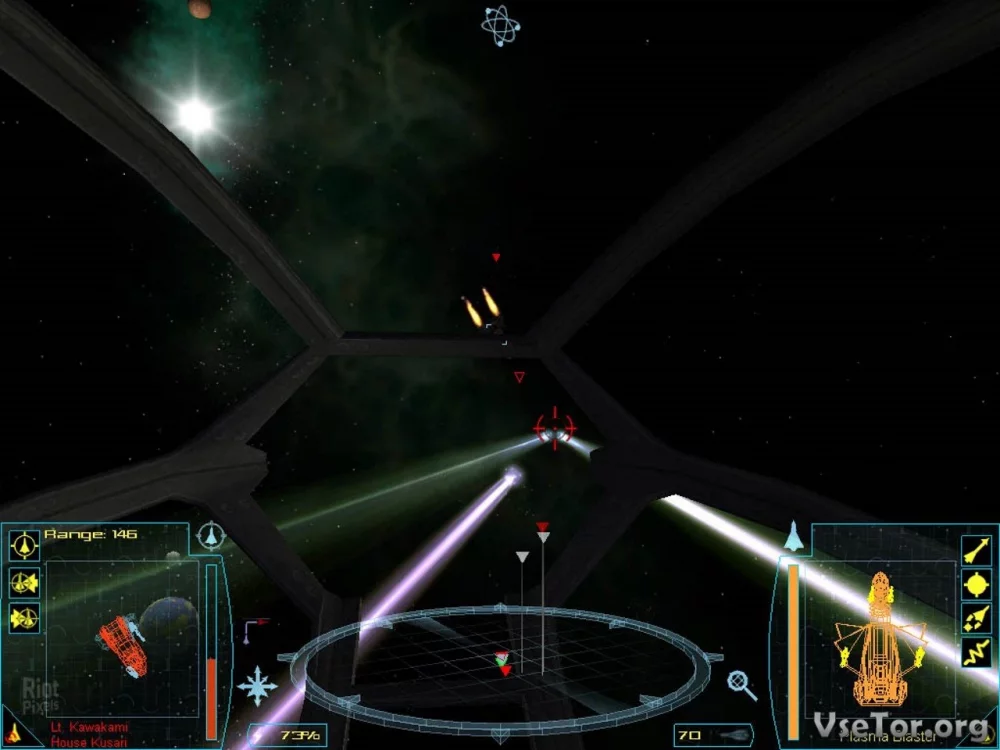The width and height of the screenshot is (1000, 750).
Task: Select the previous enemy target icon
Action: click(23, 618)
